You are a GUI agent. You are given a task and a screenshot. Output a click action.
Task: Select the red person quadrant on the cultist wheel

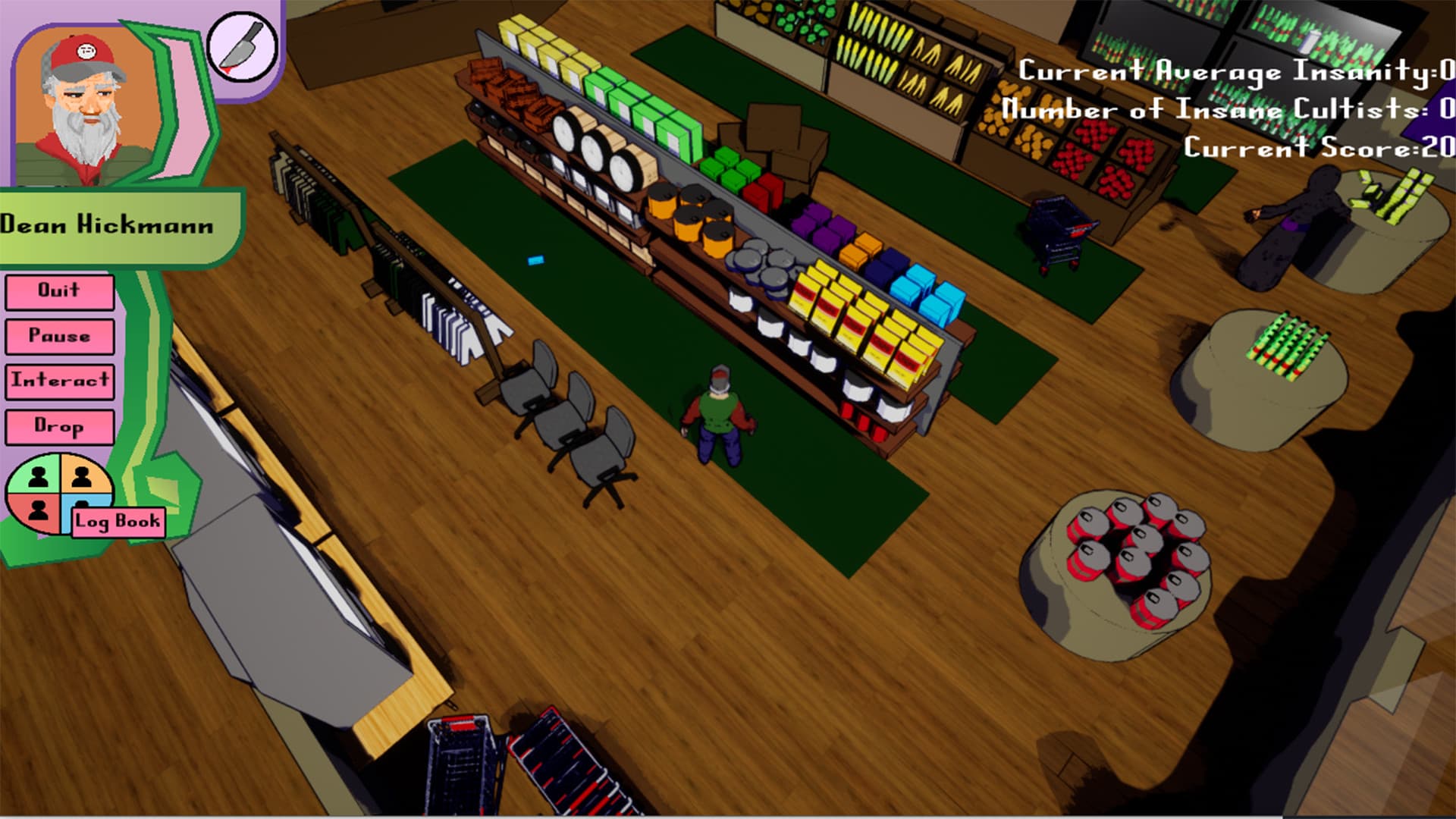click(x=36, y=510)
